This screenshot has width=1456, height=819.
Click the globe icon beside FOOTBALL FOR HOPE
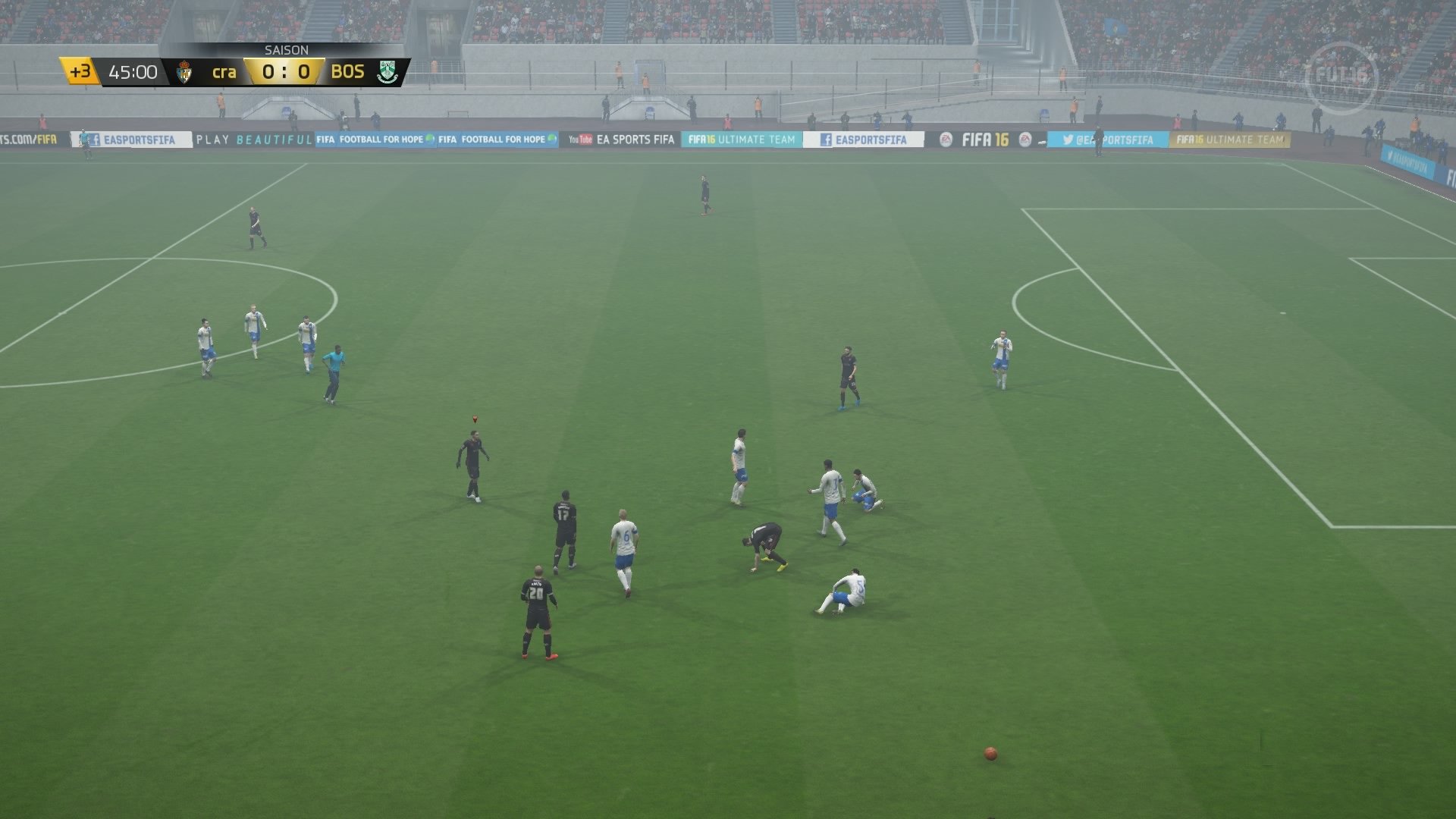click(x=428, y=140)
